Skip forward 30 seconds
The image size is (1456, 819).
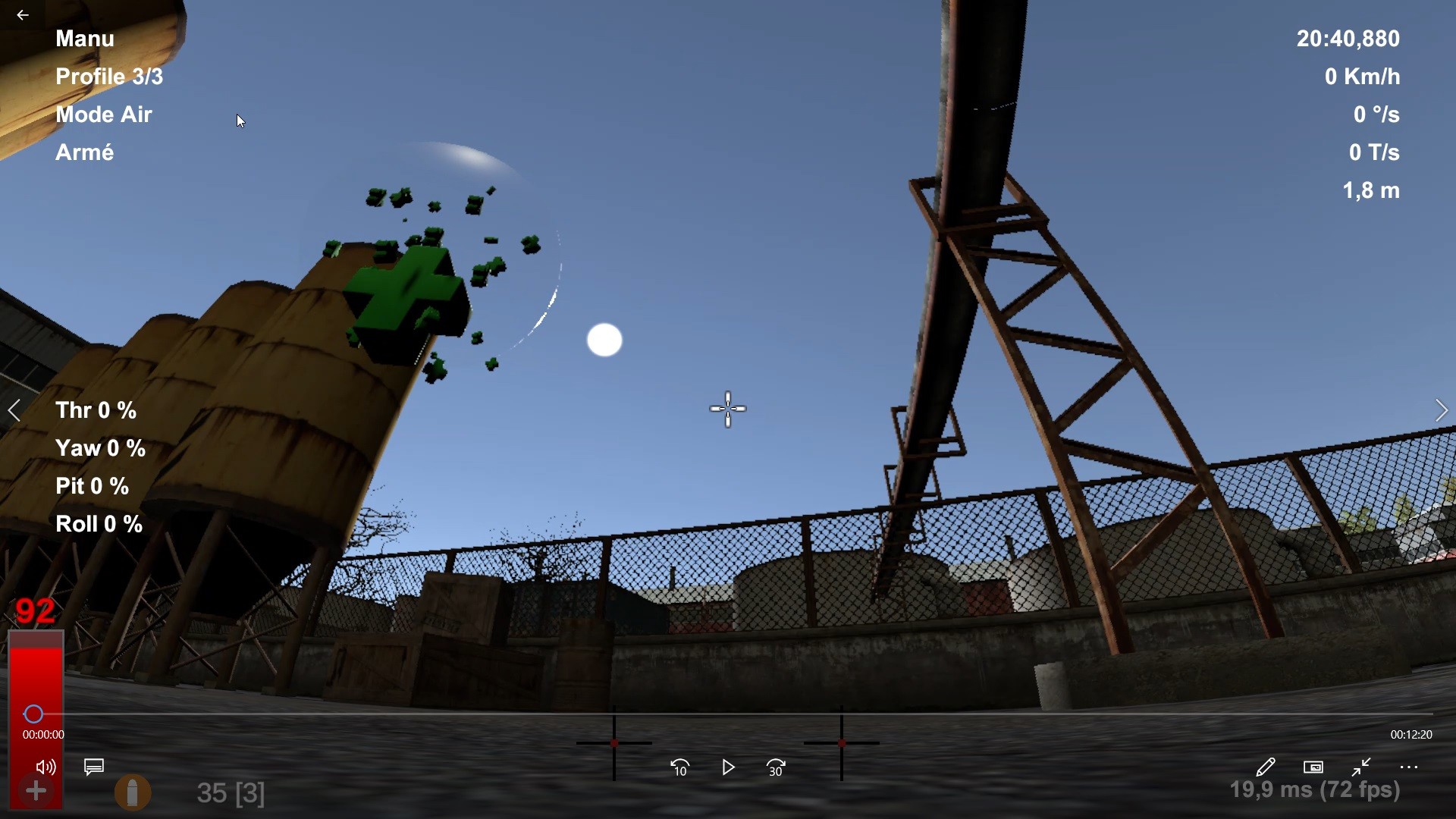[x=776, y=767]
